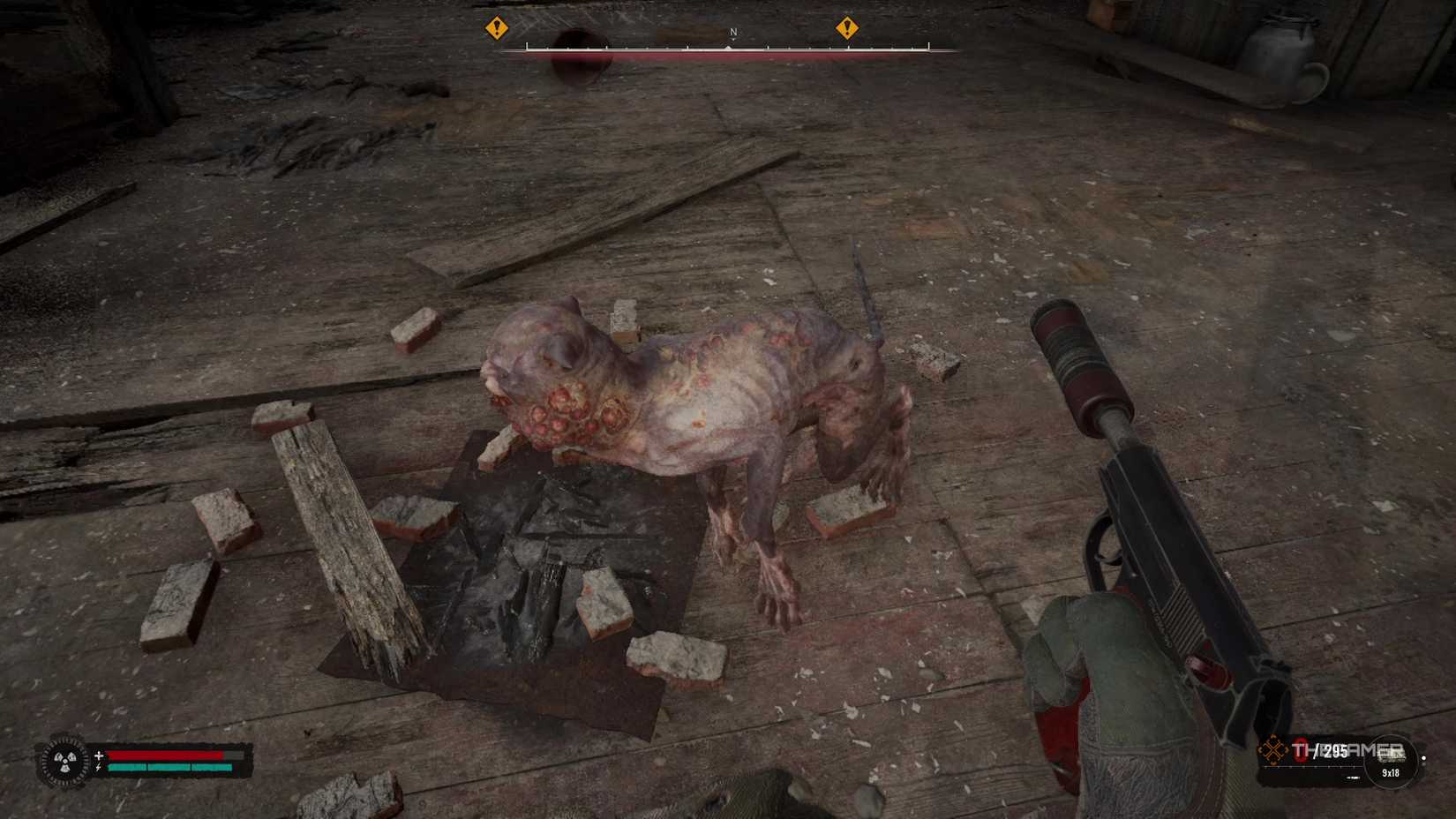Click the N compass heading marker
This screenshot has height=819, width=1456.
tap(732, 30)
